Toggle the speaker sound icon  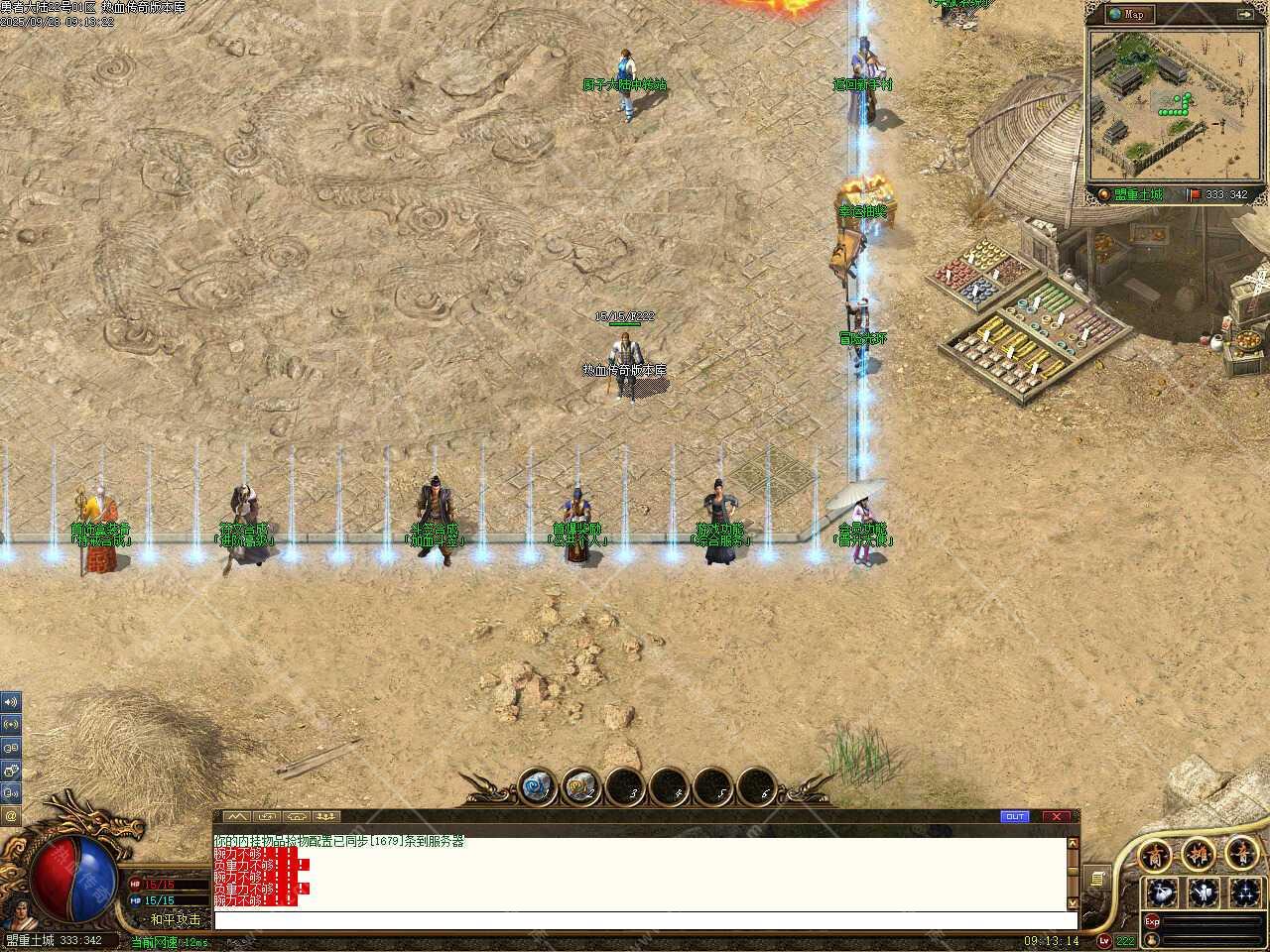11,701
